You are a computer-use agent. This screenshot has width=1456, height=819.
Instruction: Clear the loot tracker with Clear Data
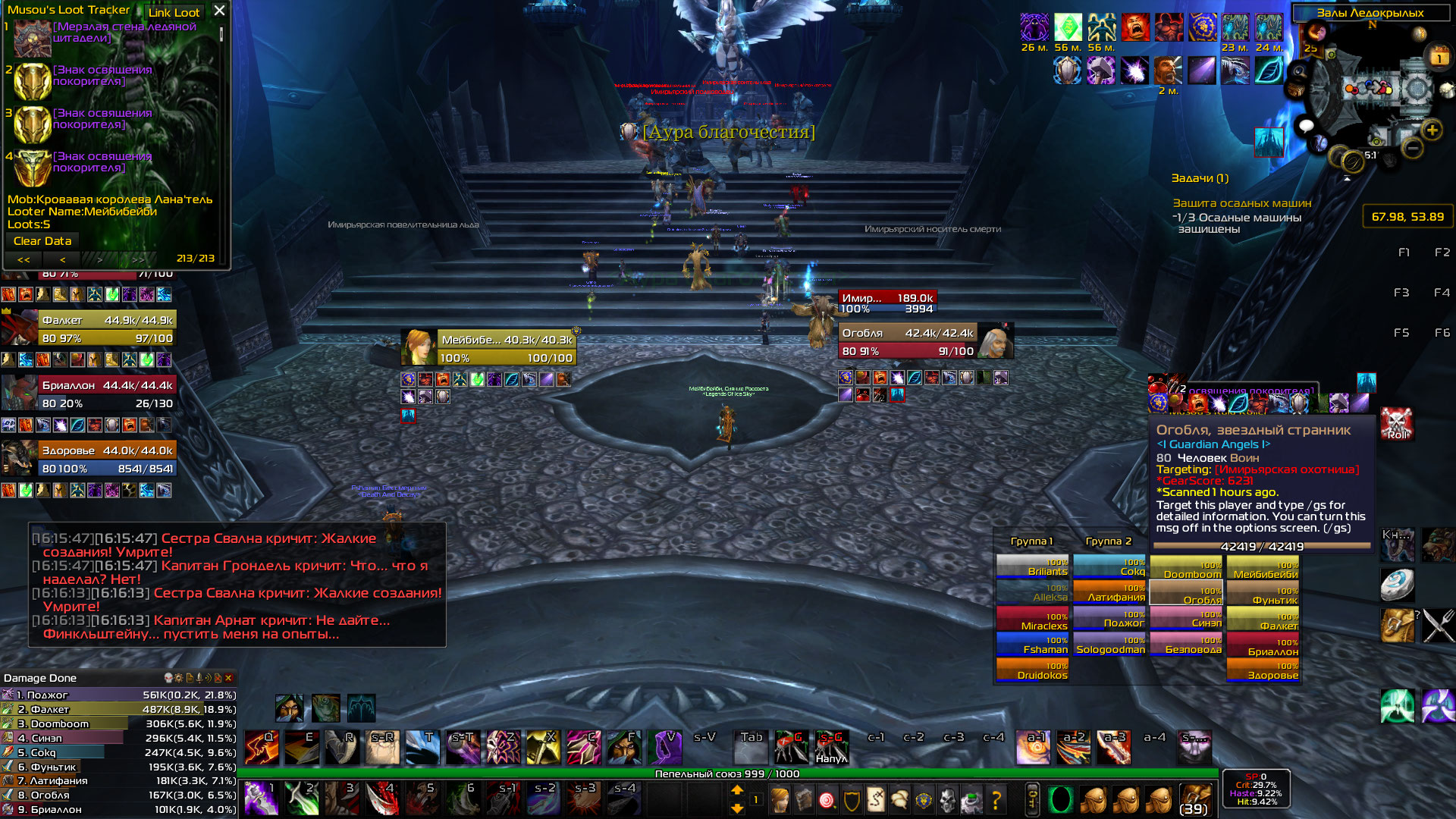click(42, 241)
